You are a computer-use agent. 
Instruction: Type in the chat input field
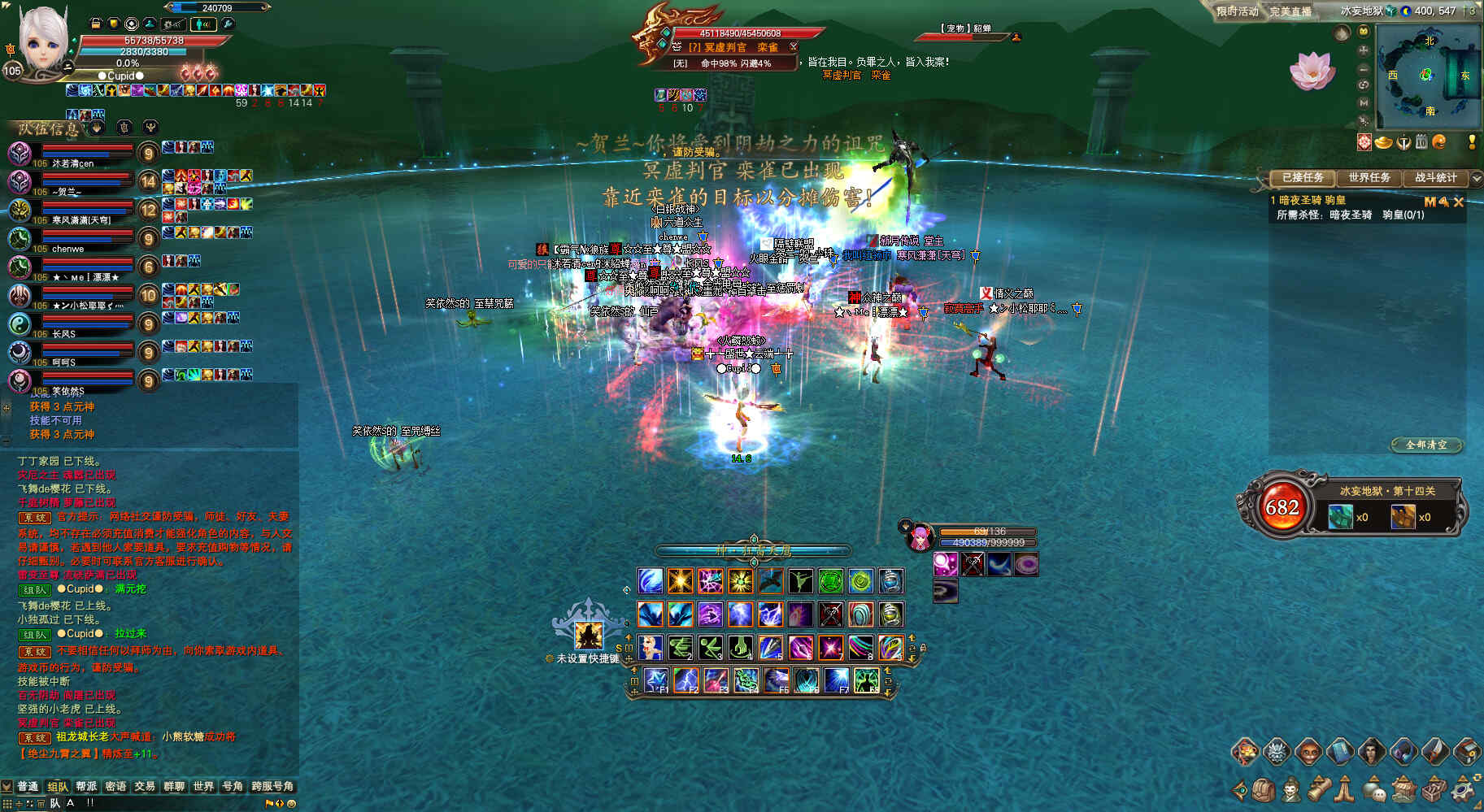(x=163, y=803)
